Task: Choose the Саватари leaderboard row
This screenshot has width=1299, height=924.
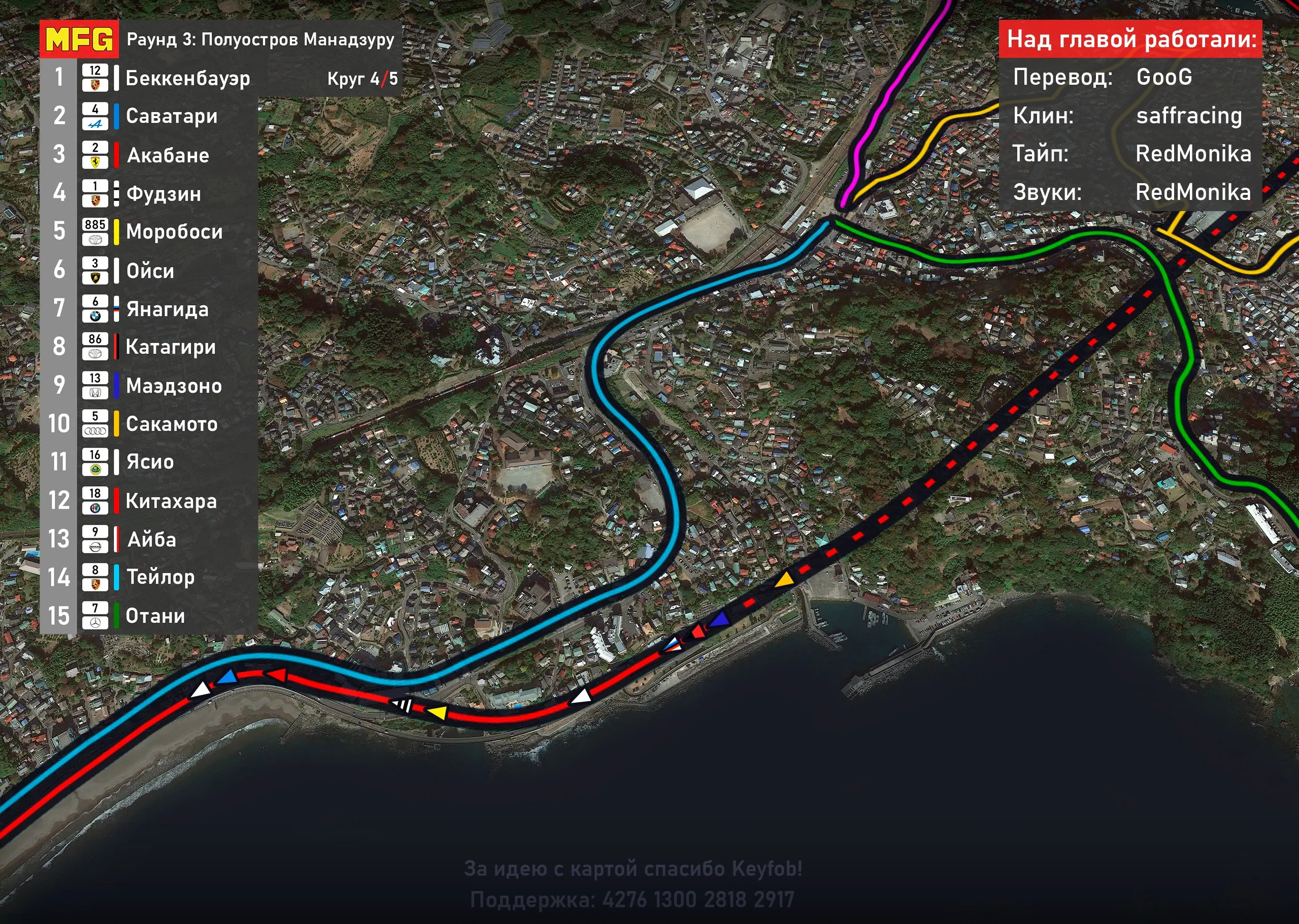Action: [172, 116]
